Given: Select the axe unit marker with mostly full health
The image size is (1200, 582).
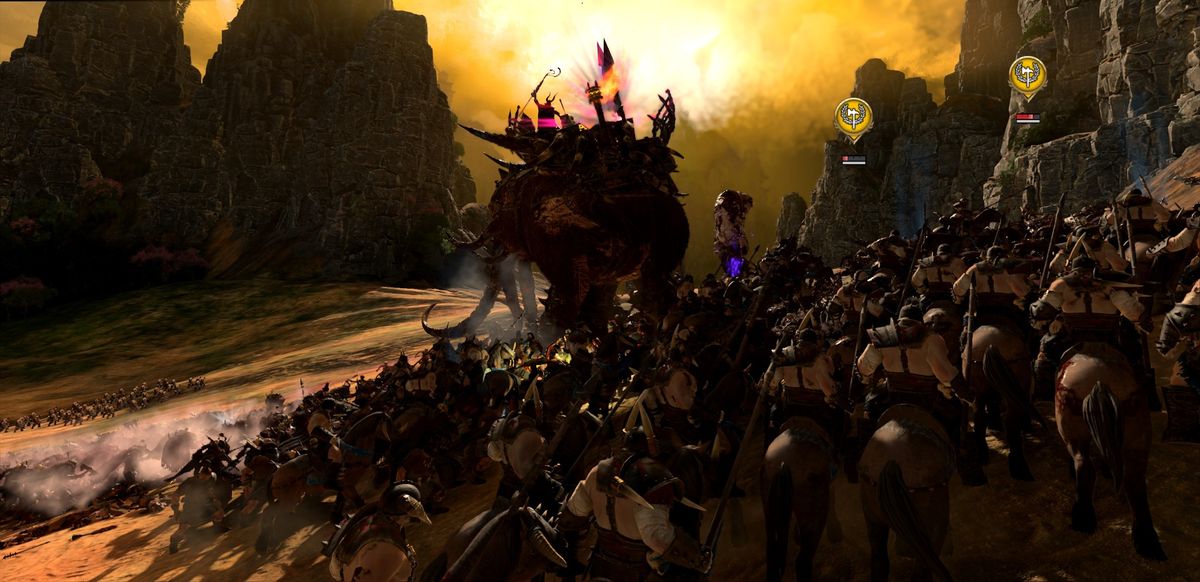Looking at the screenshot, I should 1027,75.
